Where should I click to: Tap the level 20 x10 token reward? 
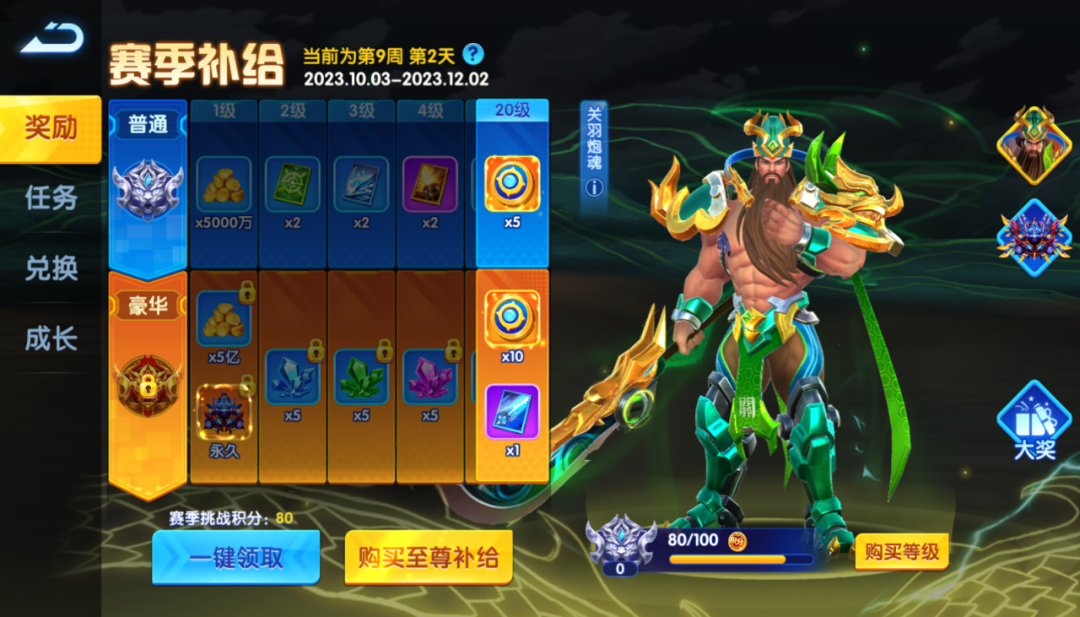pos(512,318)
